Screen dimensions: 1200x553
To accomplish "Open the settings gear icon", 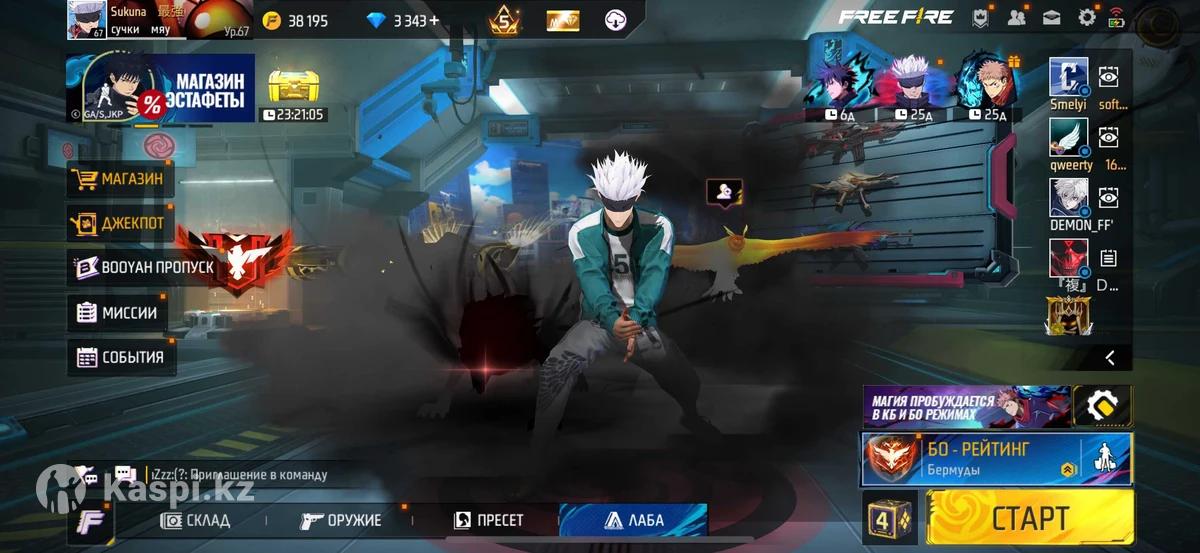I will [1087, 17].
